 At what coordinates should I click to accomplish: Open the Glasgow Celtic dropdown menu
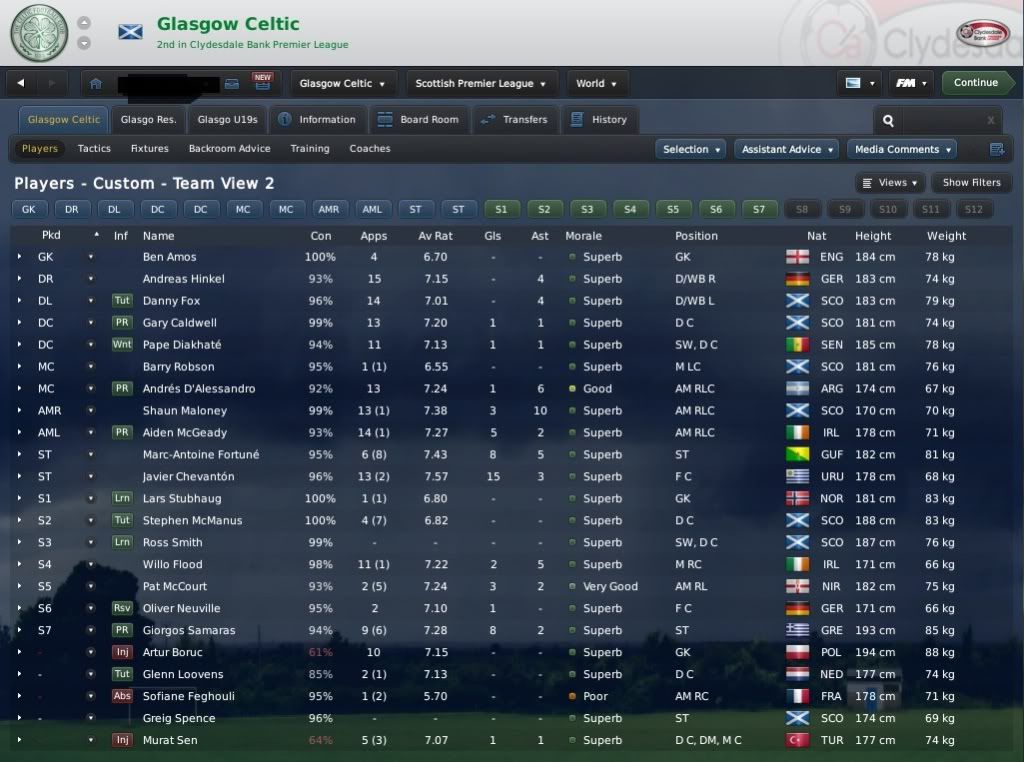pyautogui.click(x=343, y=84)
